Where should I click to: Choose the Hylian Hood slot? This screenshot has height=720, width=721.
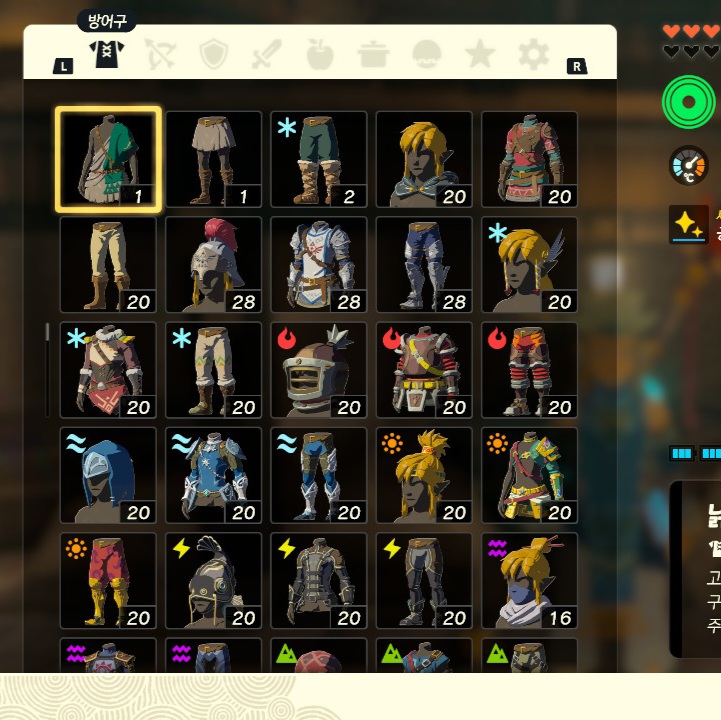(x=424, y=159)
